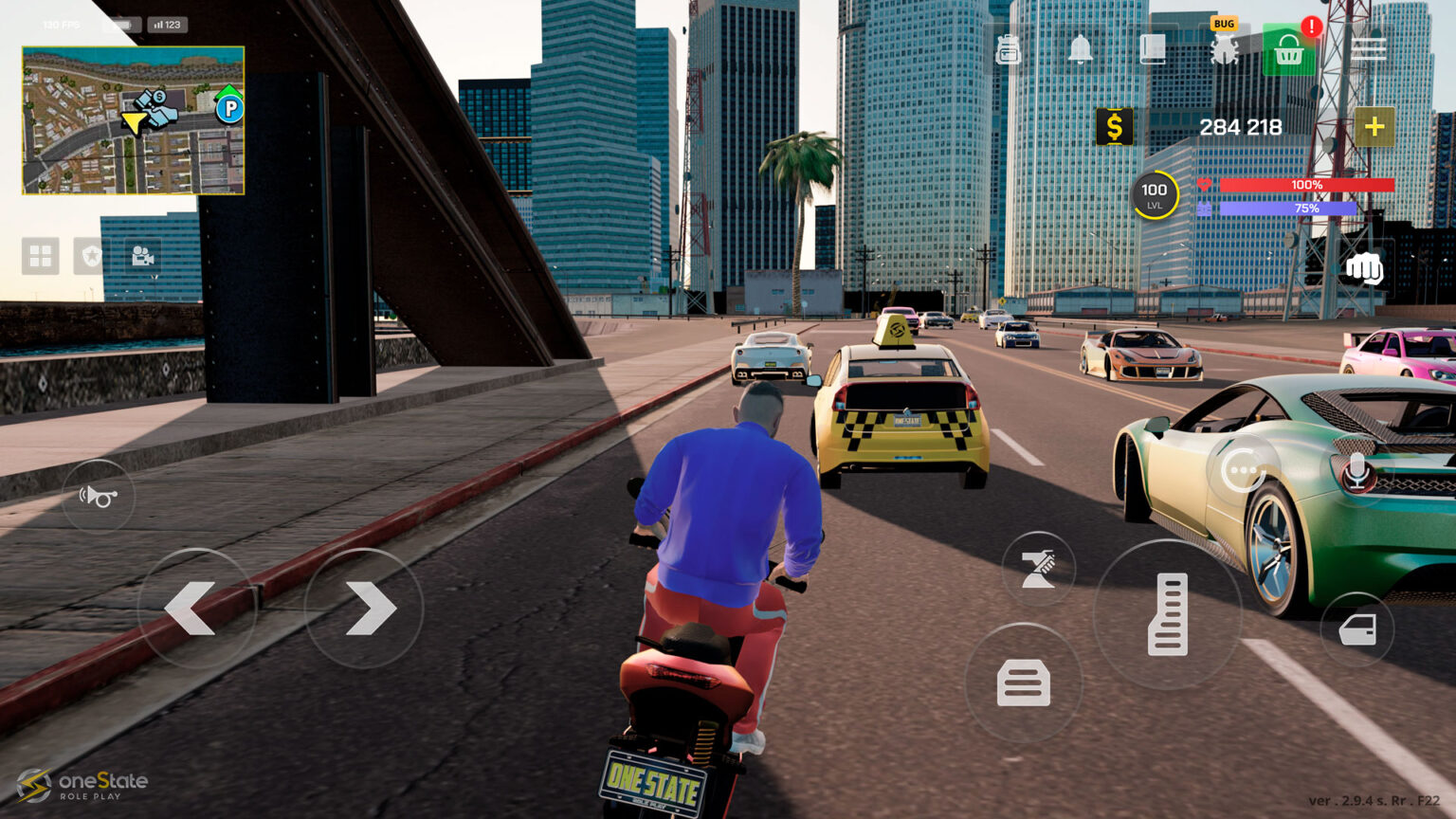Open the camera recording mode
This screenshot has height=819, width=1456.
tap(141, 256)
